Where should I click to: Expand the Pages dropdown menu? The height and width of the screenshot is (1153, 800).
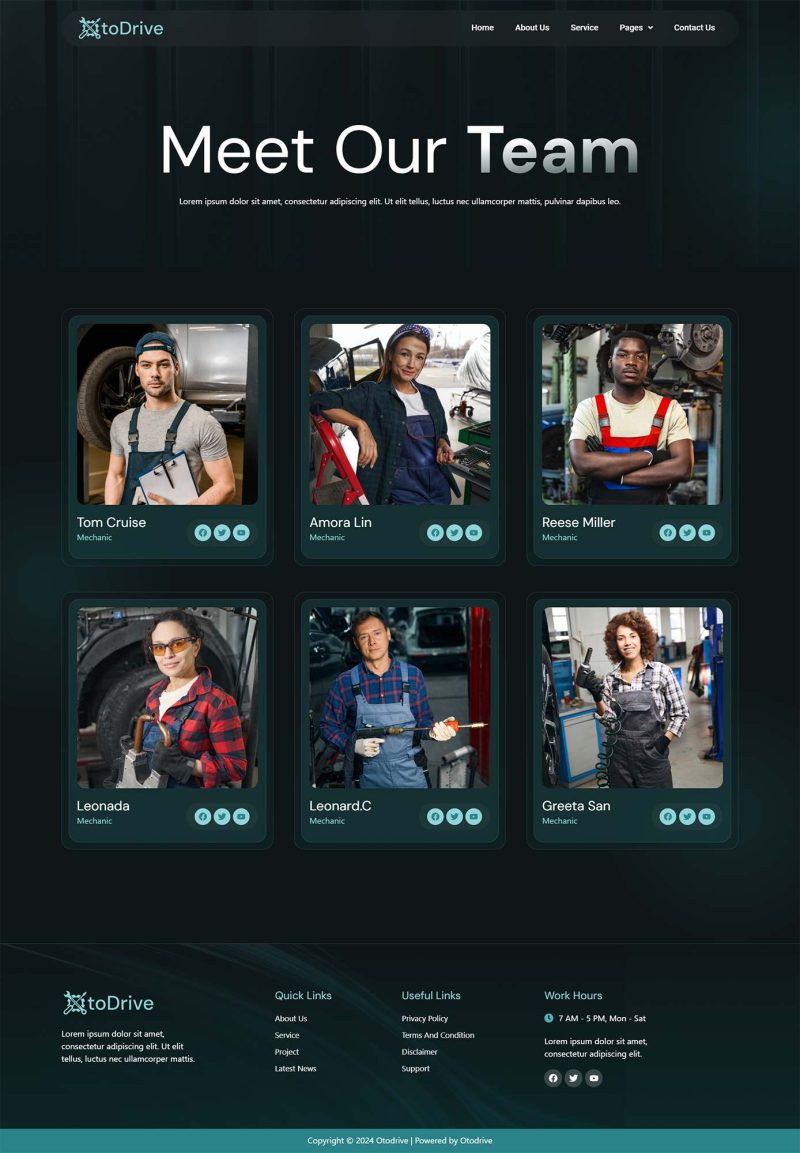pyautogui.click(x=635, y=28)
